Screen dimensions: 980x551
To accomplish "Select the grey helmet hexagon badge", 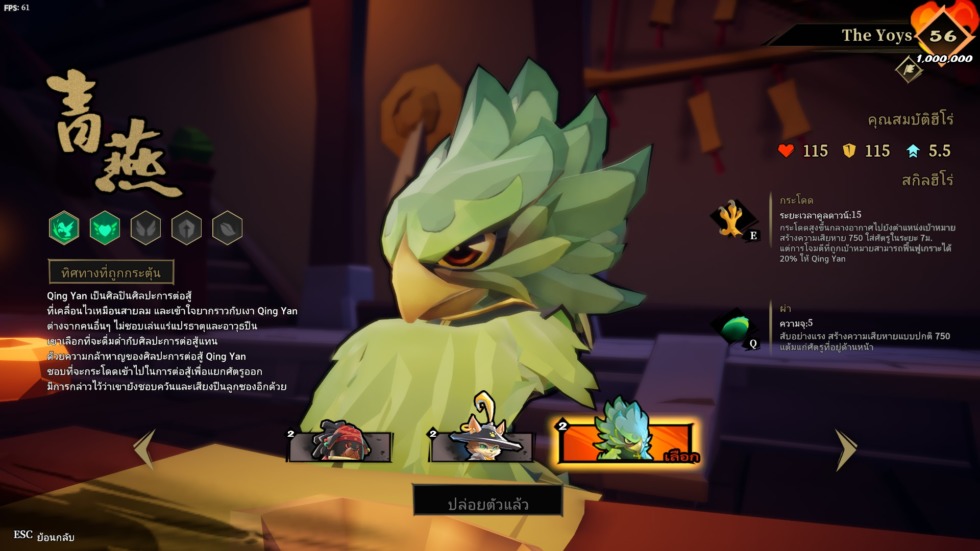I will click(187, 228).
